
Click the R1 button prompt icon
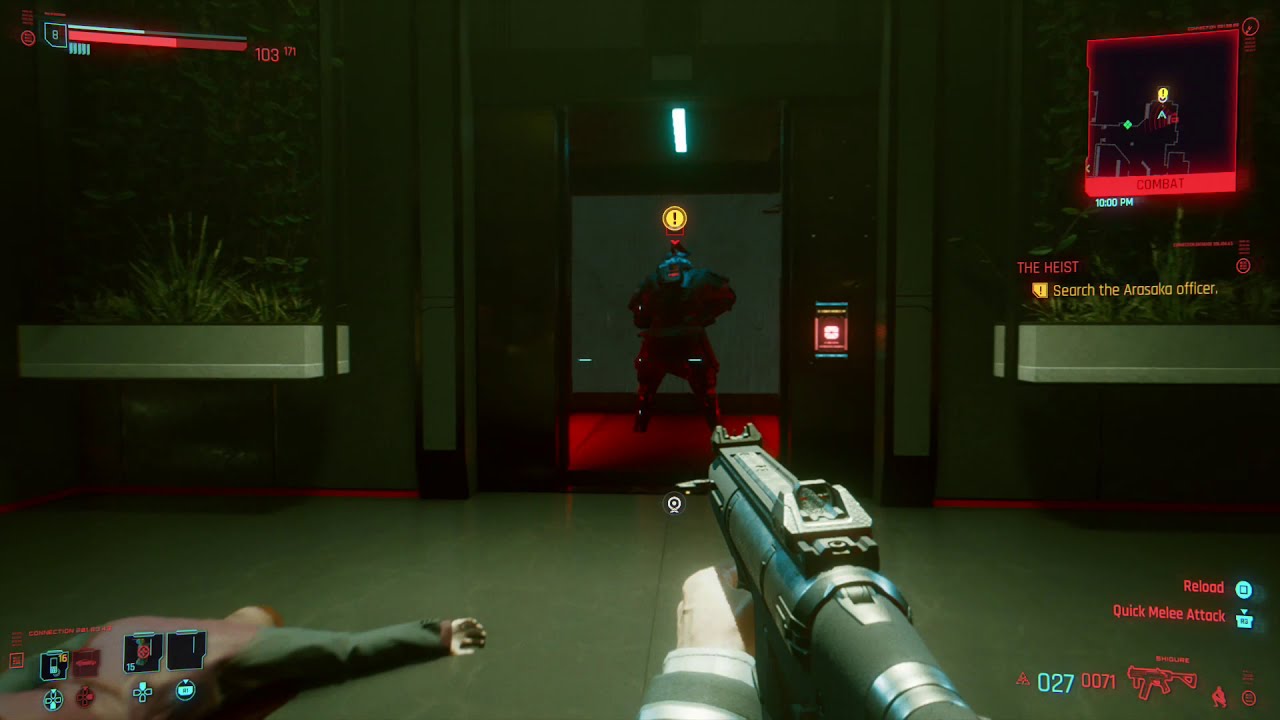(185, 690)
